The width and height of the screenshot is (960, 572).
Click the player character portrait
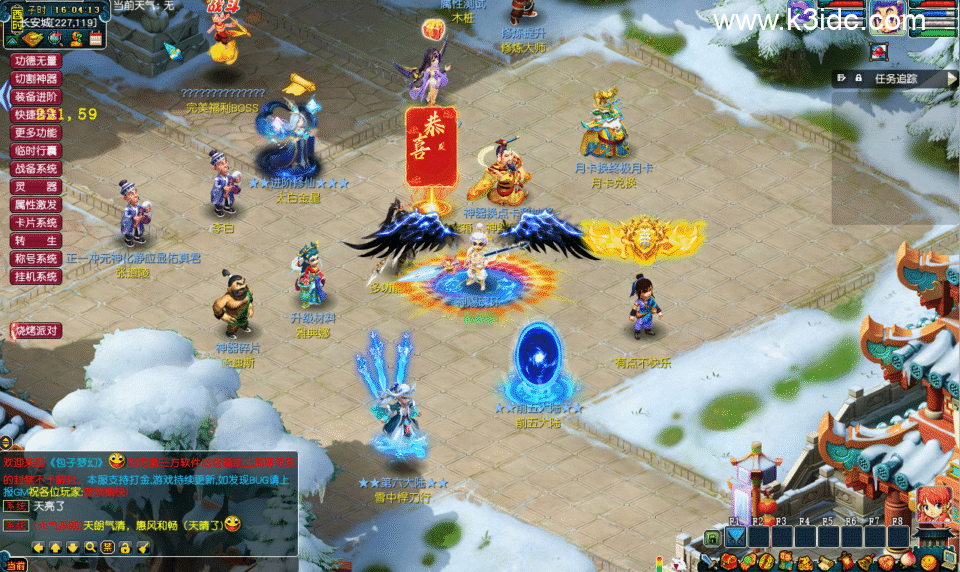pos(886,17)
